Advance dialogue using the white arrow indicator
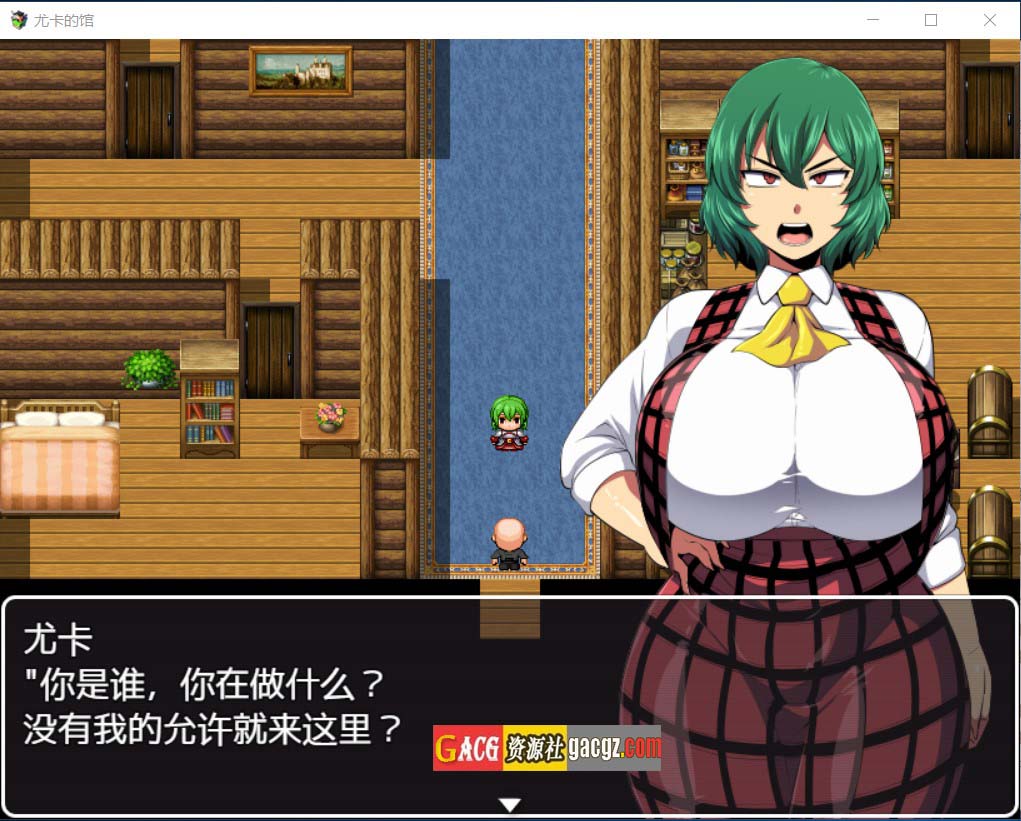 click(510, 805)
